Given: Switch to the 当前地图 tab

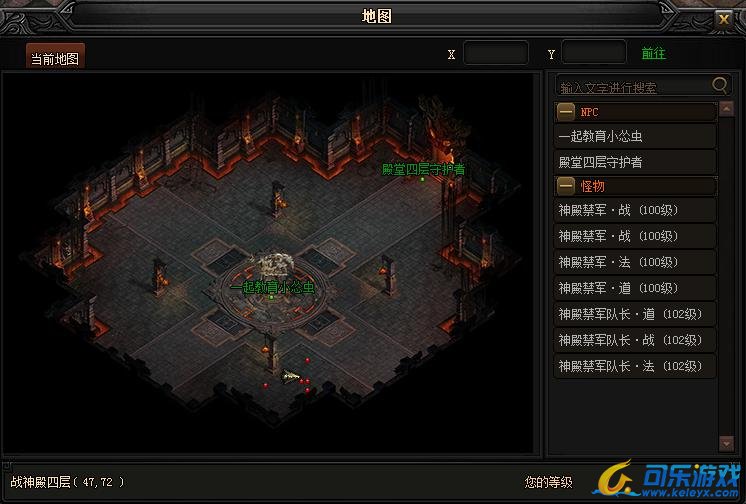Looking at the screenshot, I should coord(56,58).
